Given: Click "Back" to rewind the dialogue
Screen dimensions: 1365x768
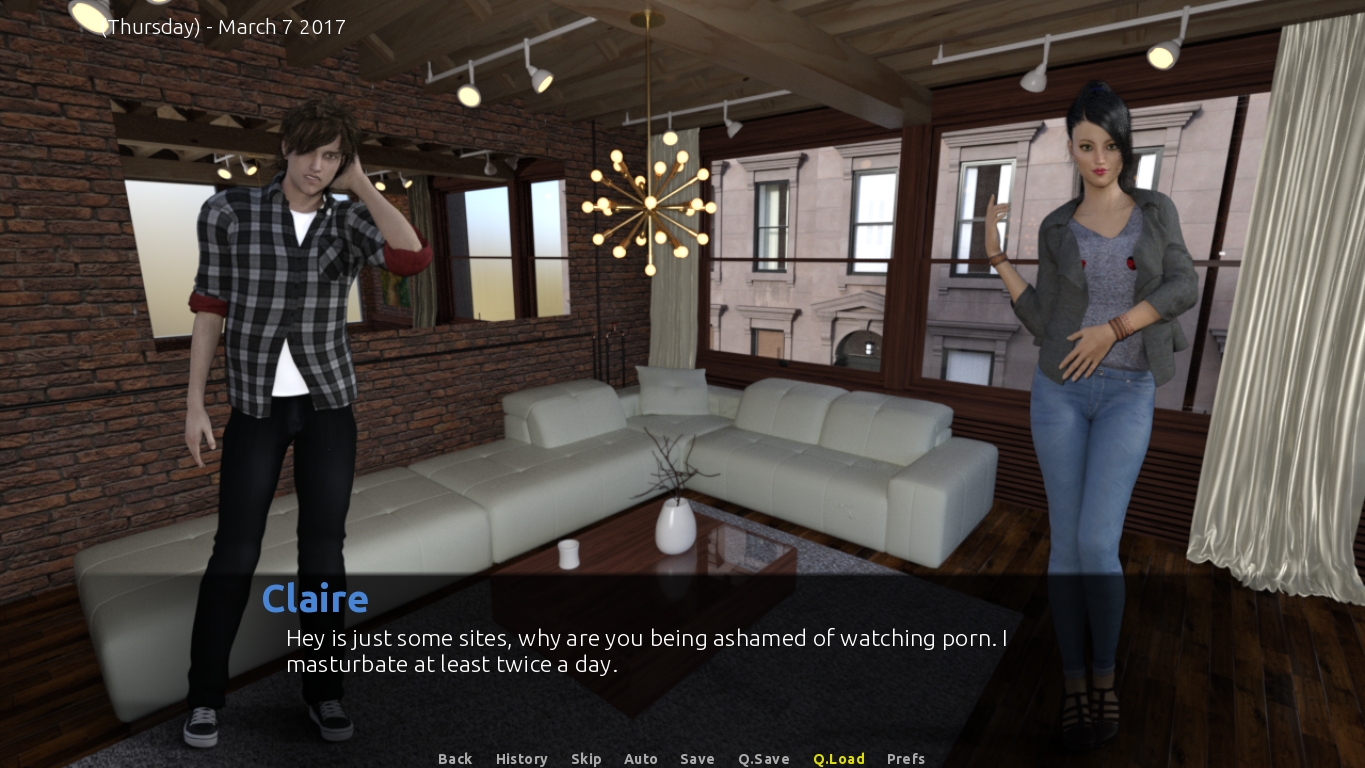Looking at the screenshot, I should pyautogui.click(x=455, y=759).
